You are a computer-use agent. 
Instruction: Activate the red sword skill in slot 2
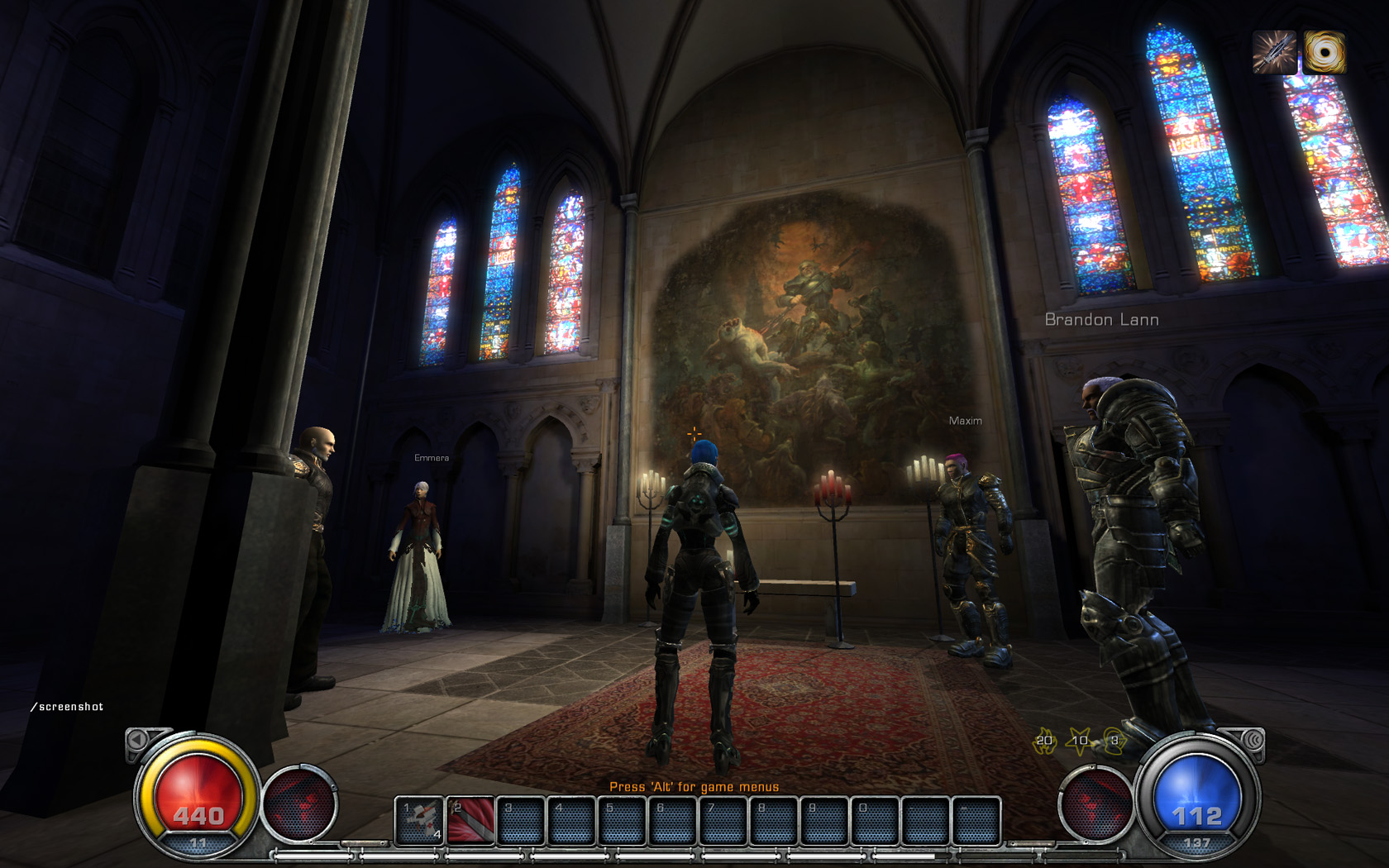click(470, 820)
